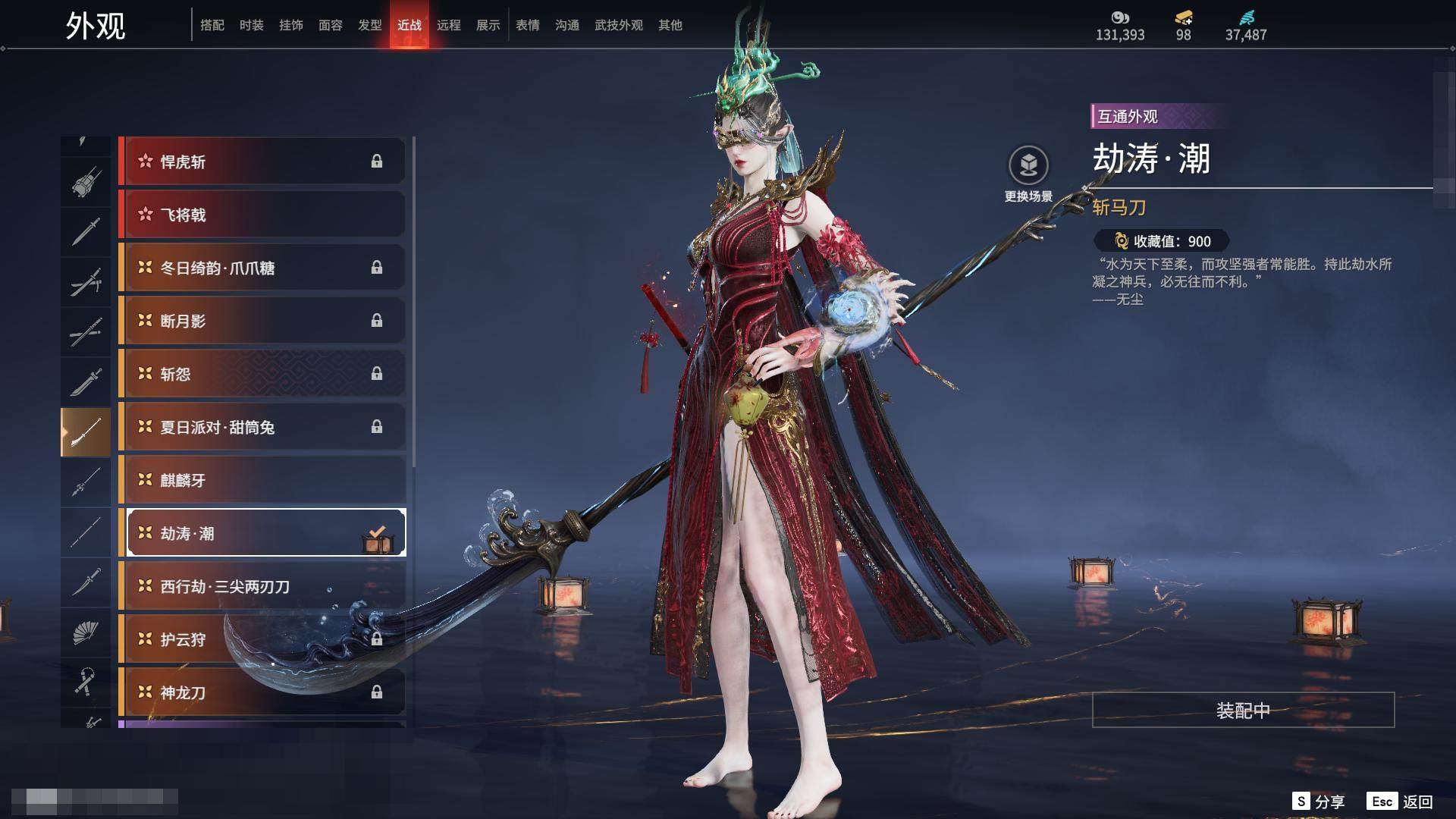Go to the 面容 tab
This screenshot has width=1456, height=819.
point(330,25)
